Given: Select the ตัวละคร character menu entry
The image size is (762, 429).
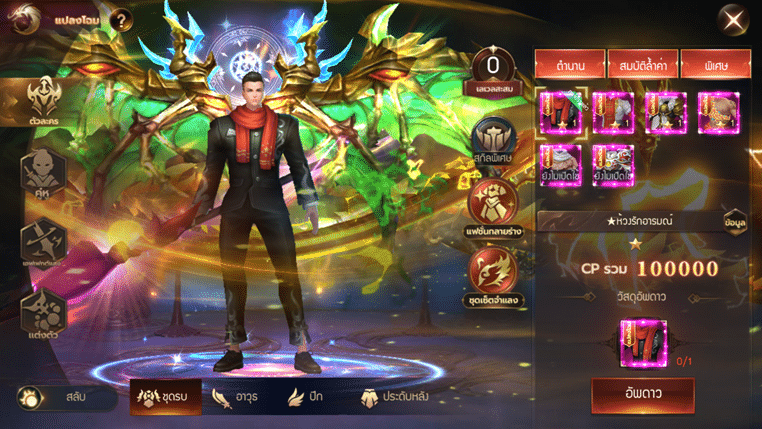Looking at the screenshot, I should pyautogui.click(x=42, y=104).
